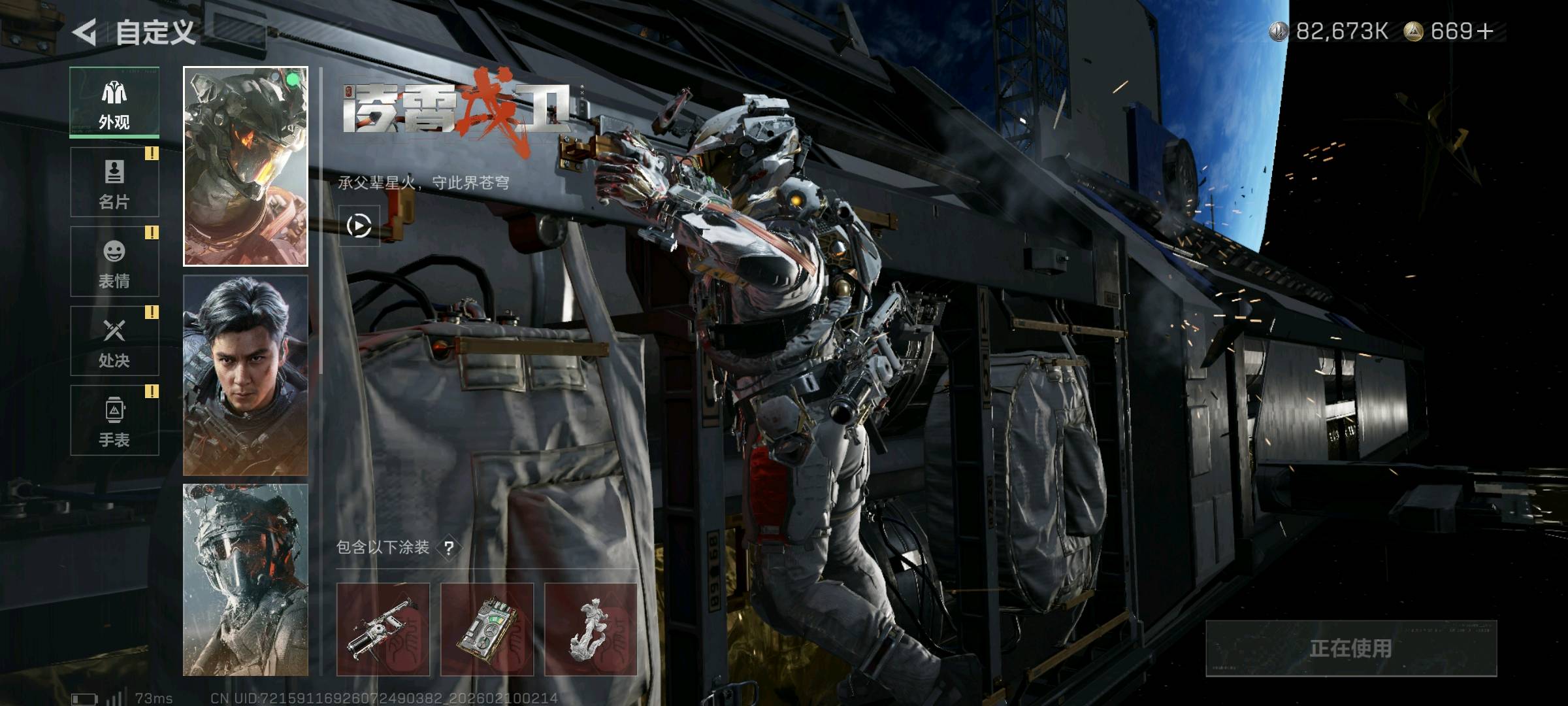Choose the dark-haired man skin thumbnail
The image size is (1568, 706).
(x=246, y=375)
